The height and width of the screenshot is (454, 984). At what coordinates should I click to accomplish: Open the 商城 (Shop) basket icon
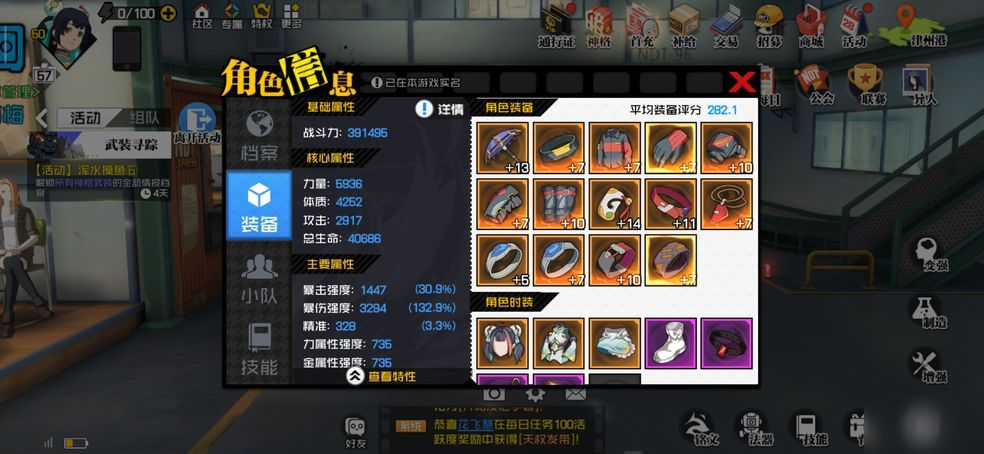811,25
